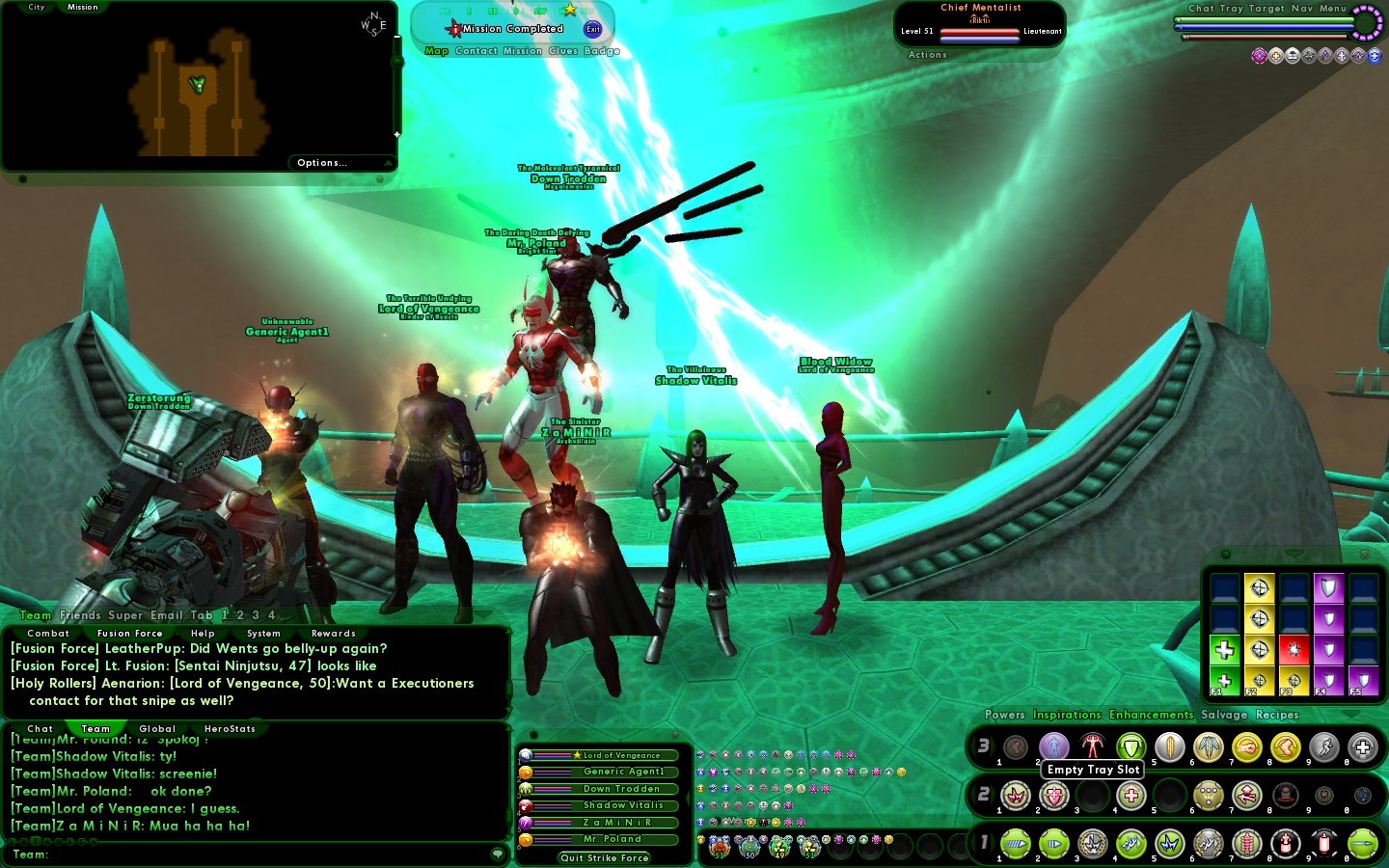Quit Strike Force from team window

pyautogui.click(x=605, y=857)
